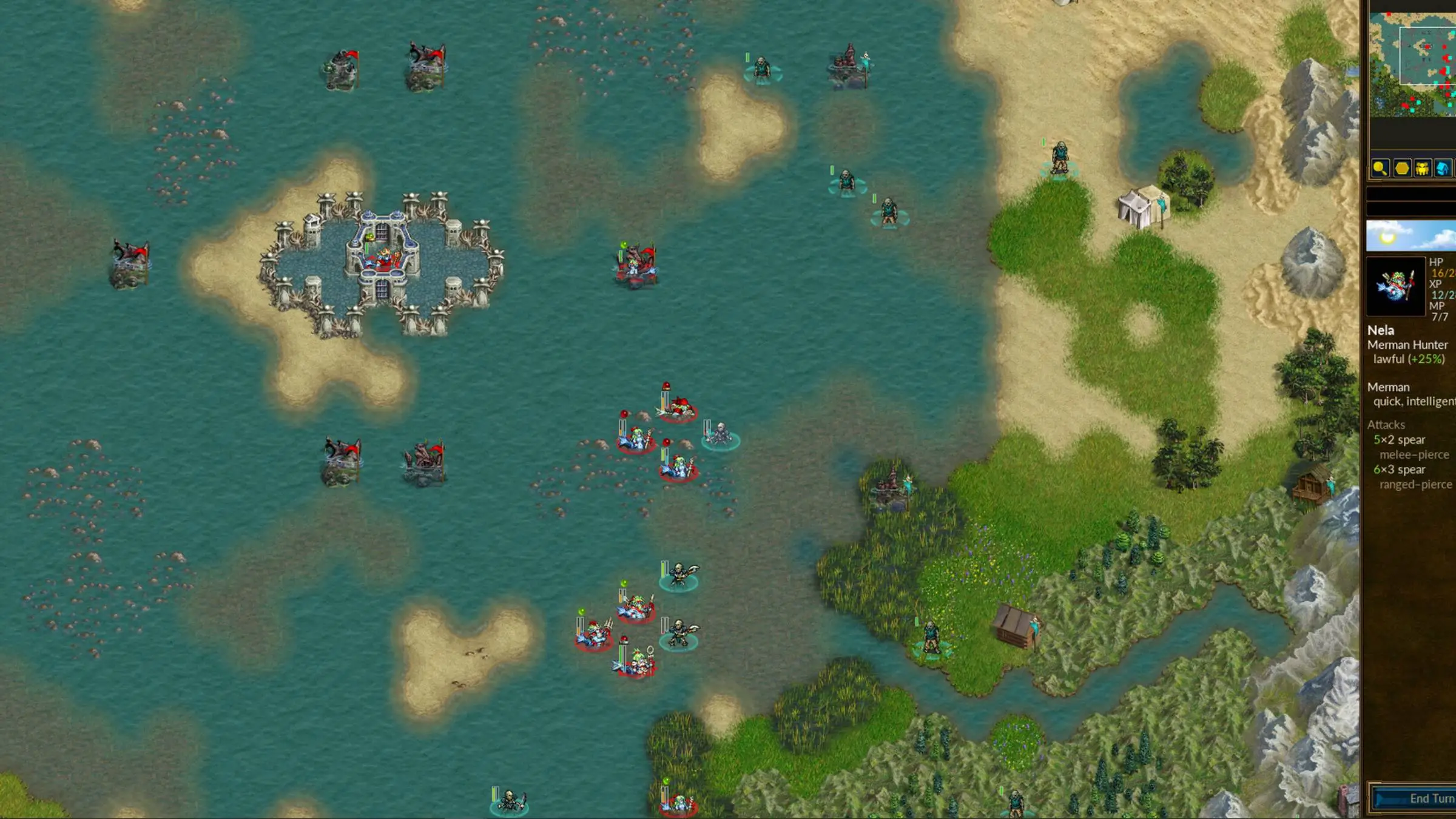Toggle the yellow units display icon
The image size is (1456, 819).
[x=1422, y=168]
